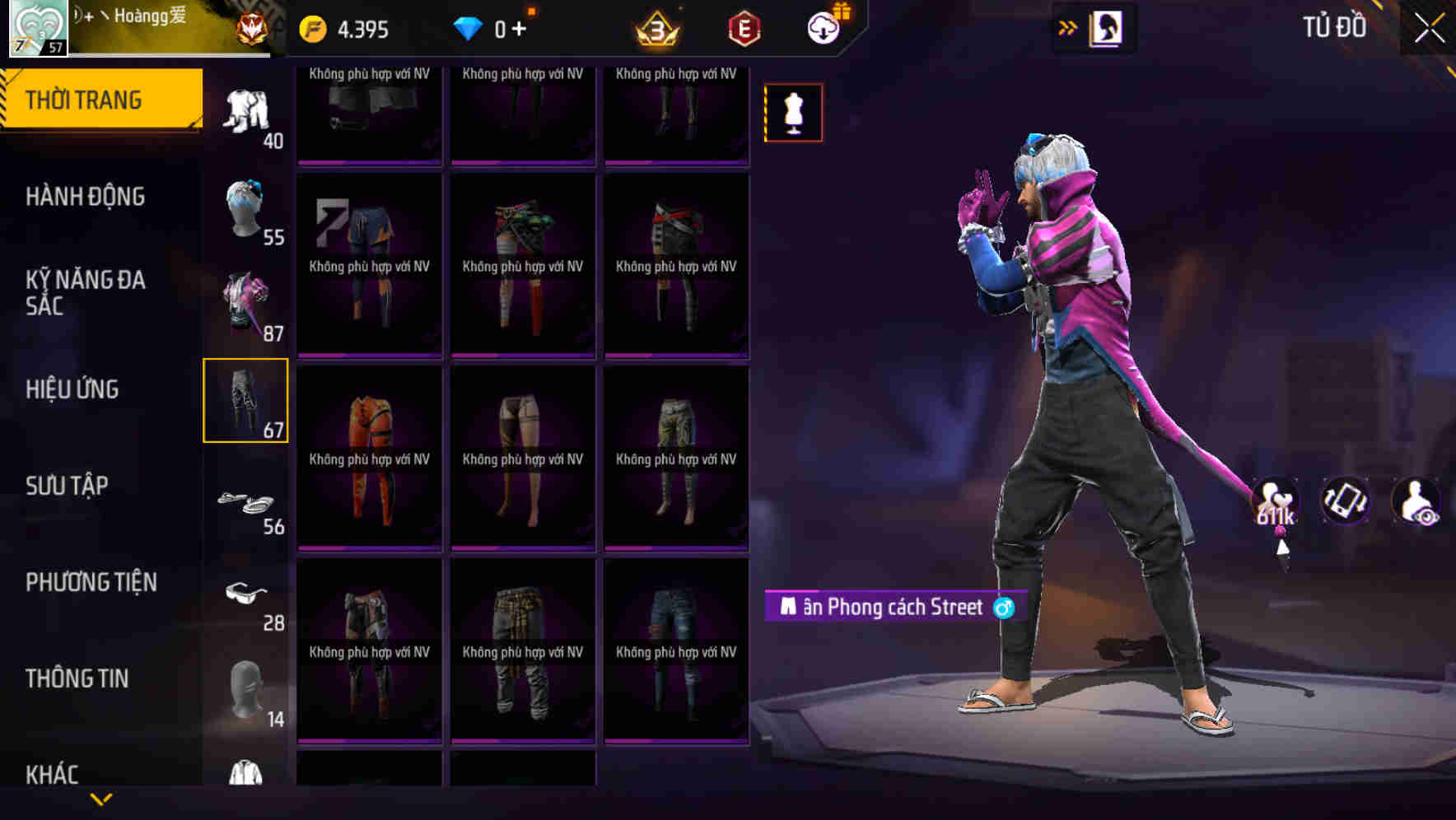Toggle the mannequin preview above the character
This screenshot has height=820, width=1456.
pyautogui.click(x=793, y=113)
